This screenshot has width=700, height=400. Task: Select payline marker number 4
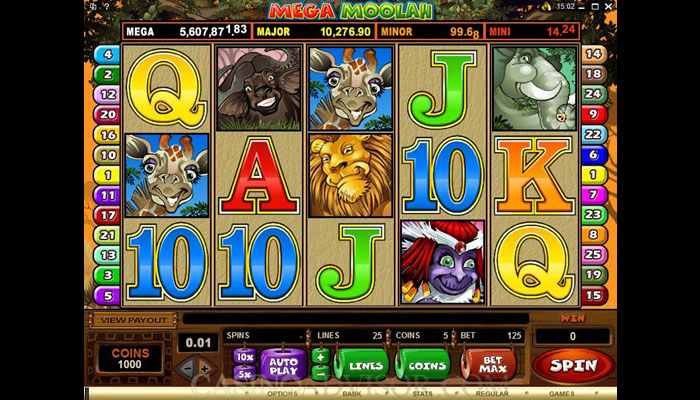(x=106, y=54)
